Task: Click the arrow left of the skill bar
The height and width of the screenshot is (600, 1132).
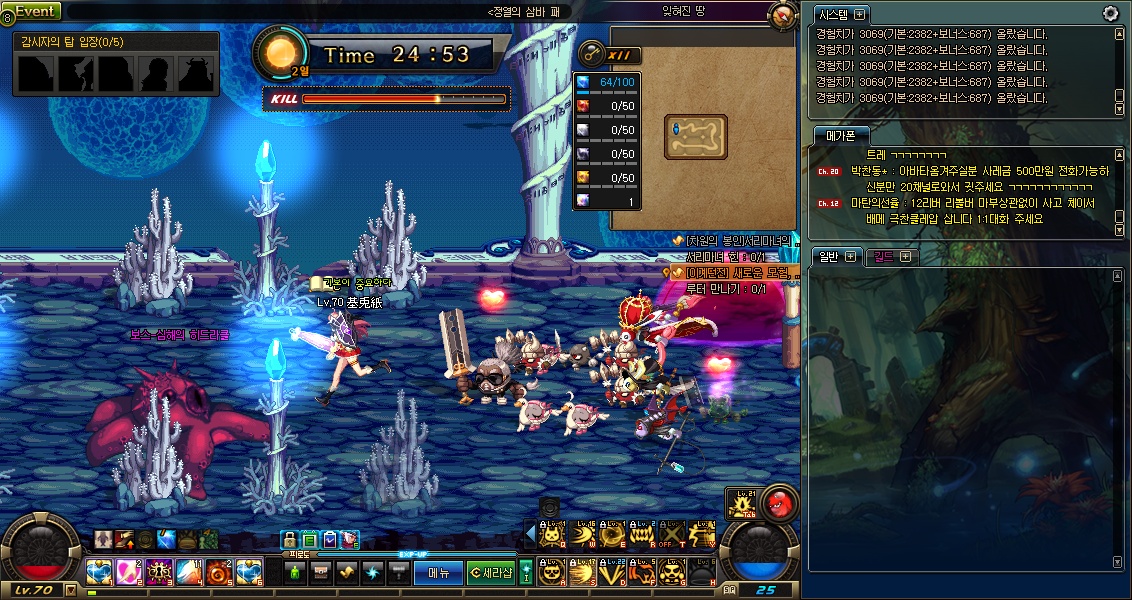Action: 531,535
